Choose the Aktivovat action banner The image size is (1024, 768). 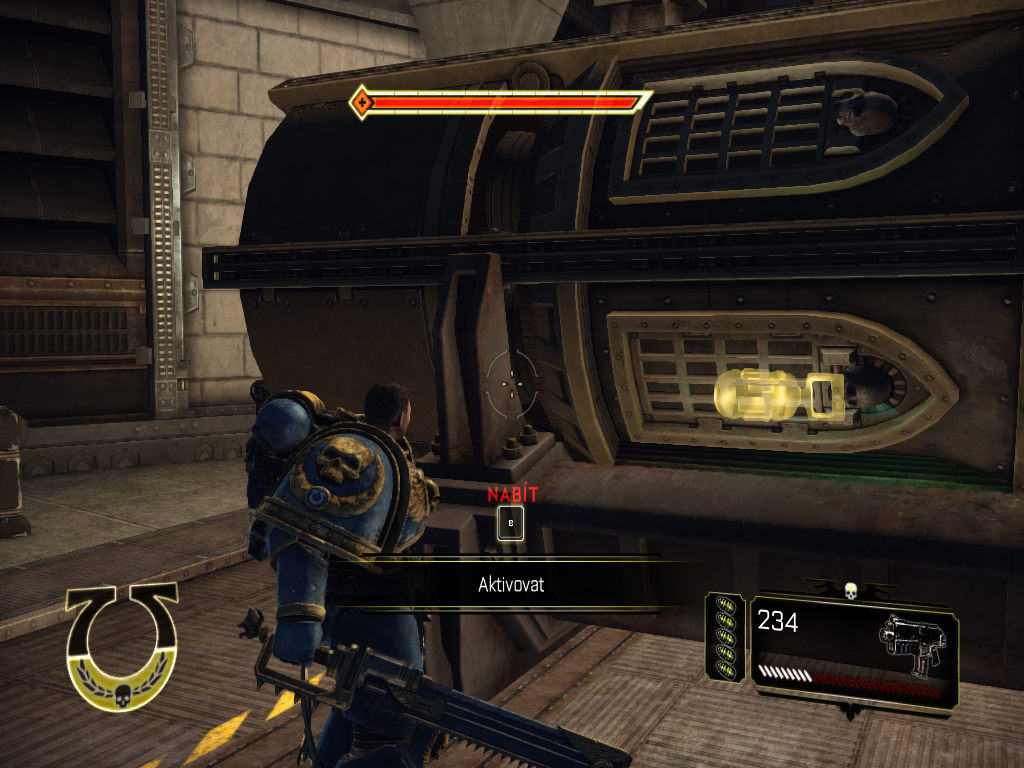tap(510, 585)
